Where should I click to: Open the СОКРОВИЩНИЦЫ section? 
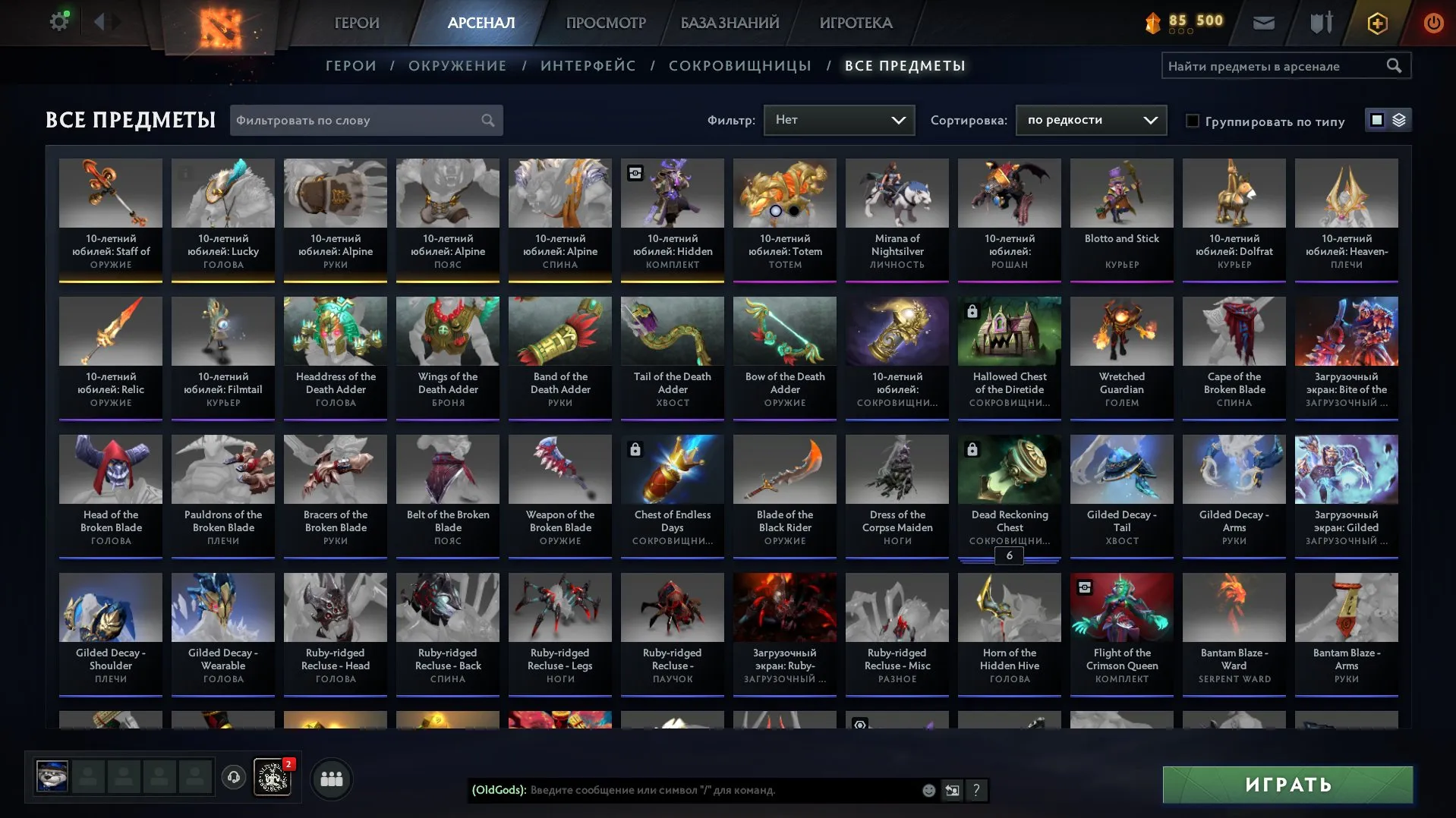point(741,65)
